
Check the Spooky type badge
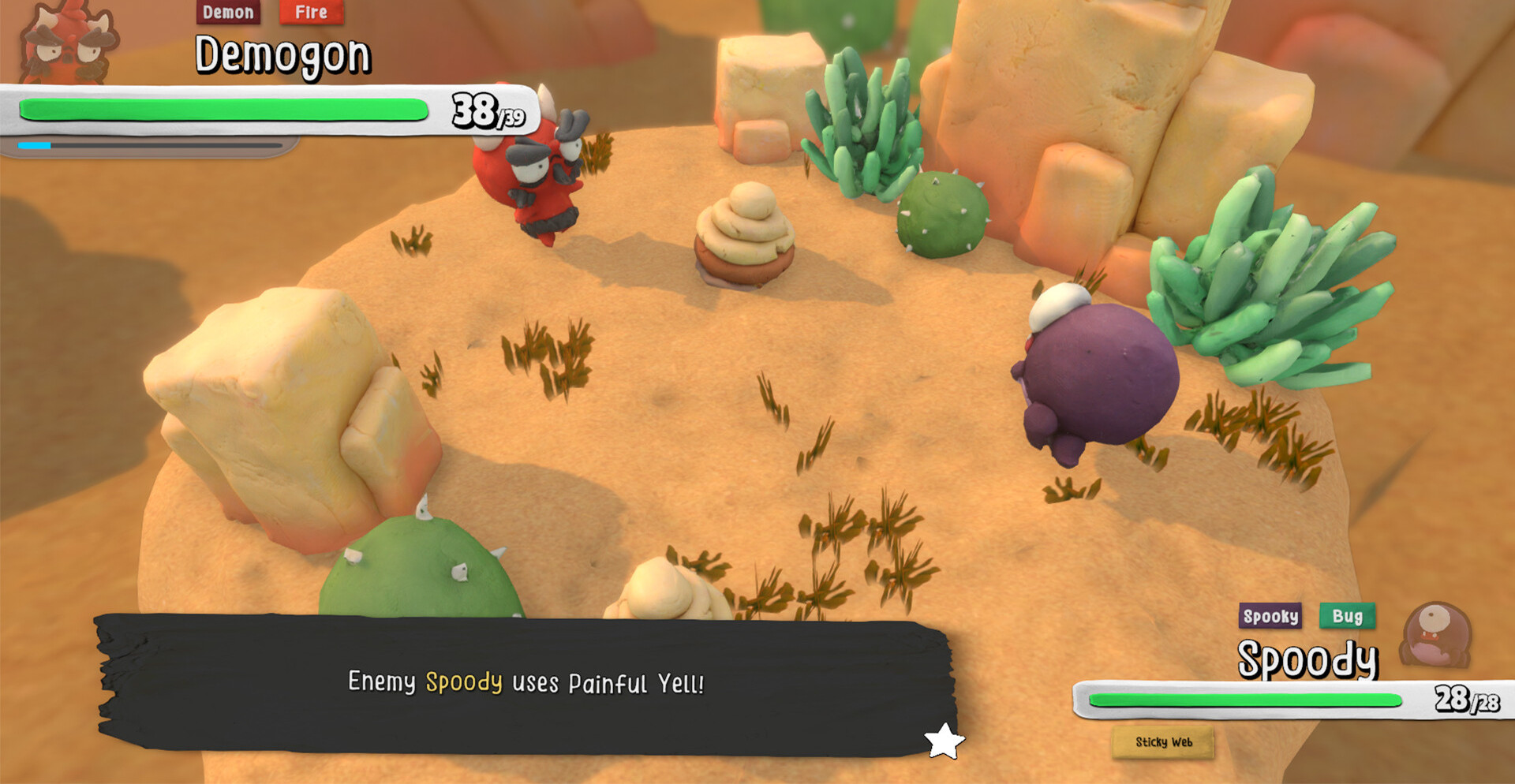point(1270,616)
